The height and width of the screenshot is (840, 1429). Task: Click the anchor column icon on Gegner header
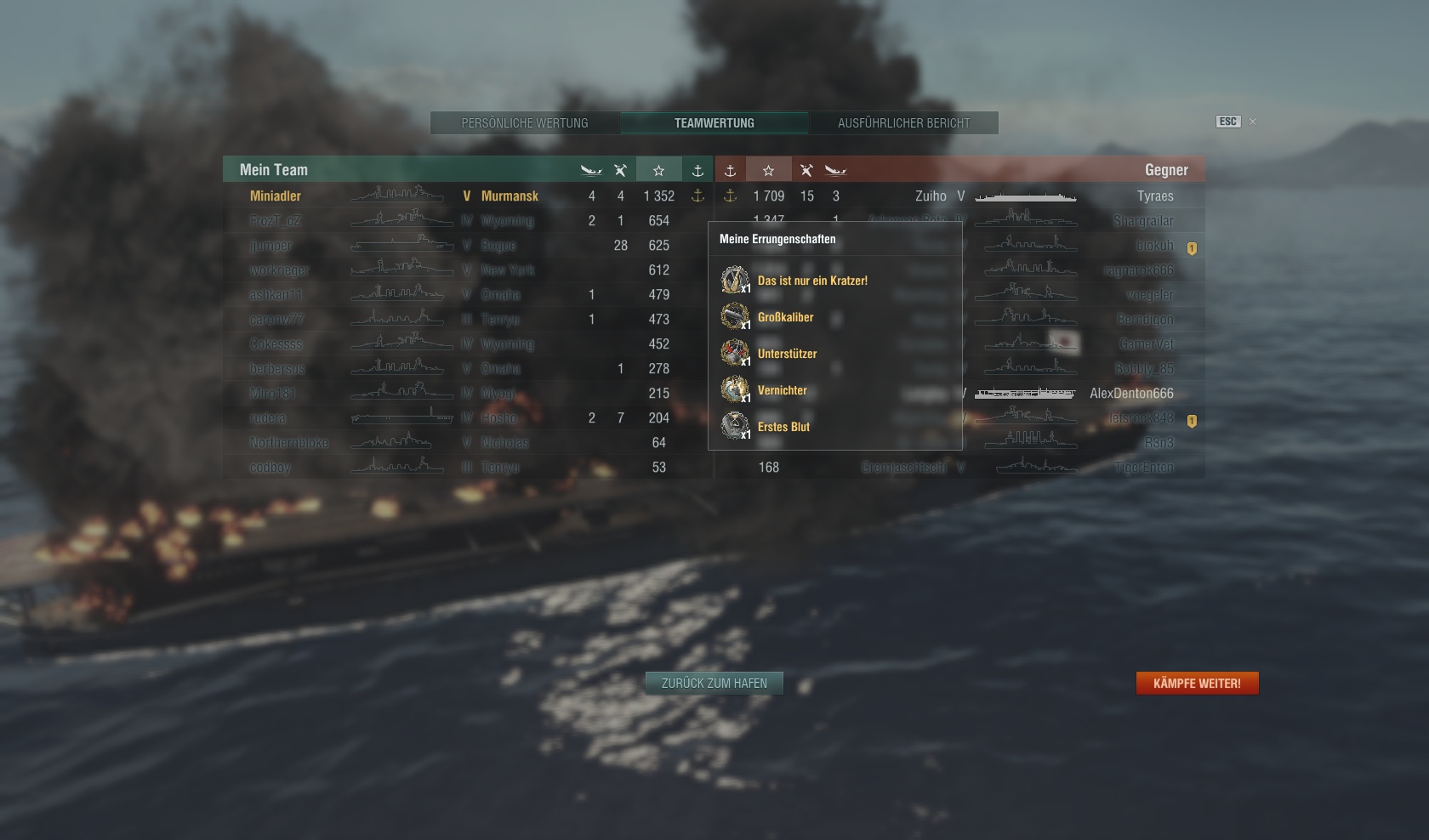[730, 169]
